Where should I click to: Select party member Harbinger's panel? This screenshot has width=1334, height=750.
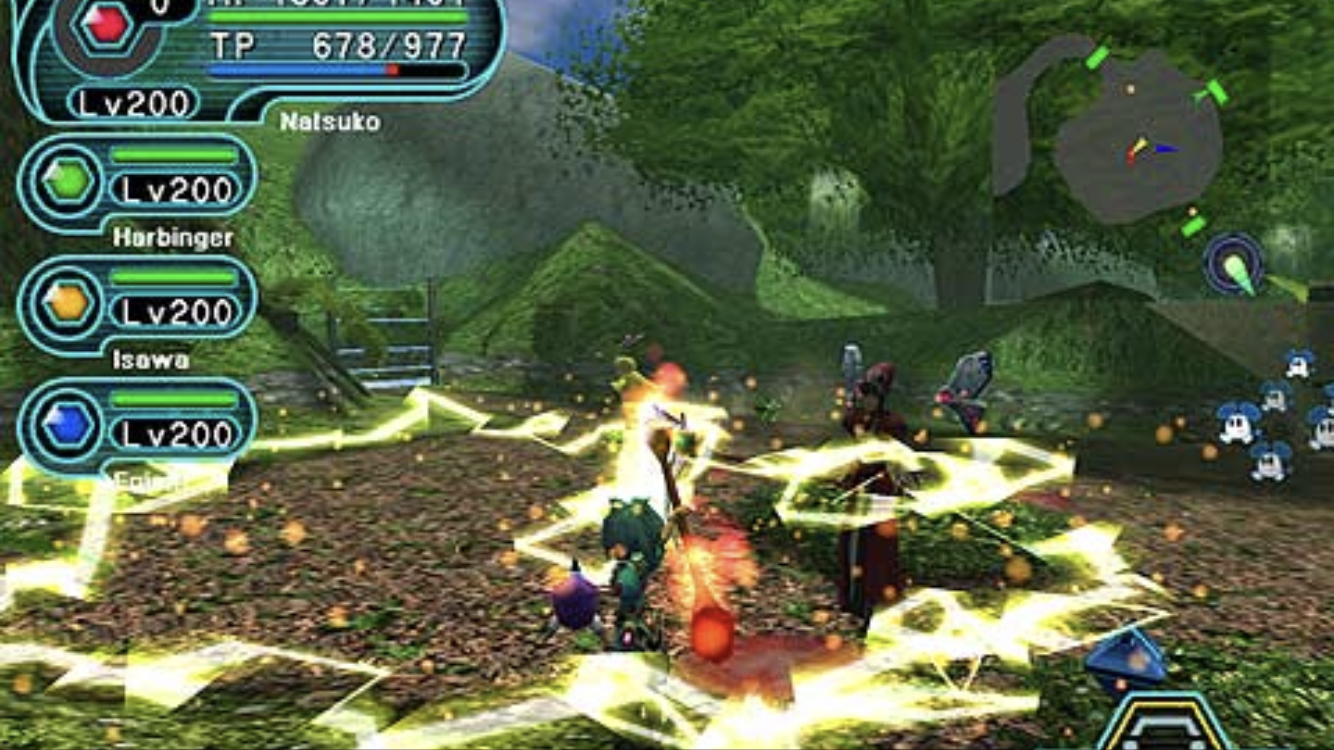click(138, 183)
